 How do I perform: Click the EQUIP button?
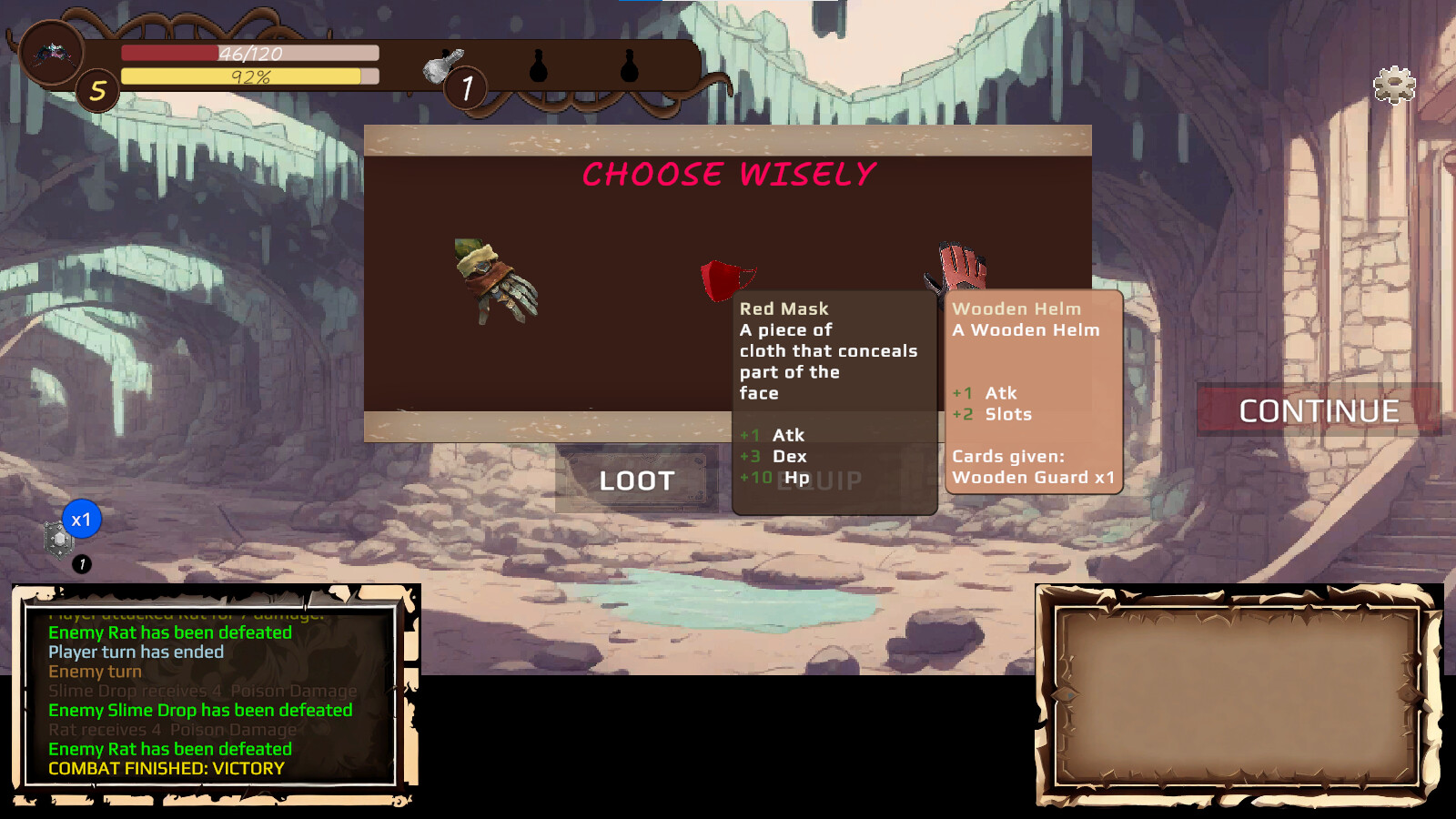821,480
